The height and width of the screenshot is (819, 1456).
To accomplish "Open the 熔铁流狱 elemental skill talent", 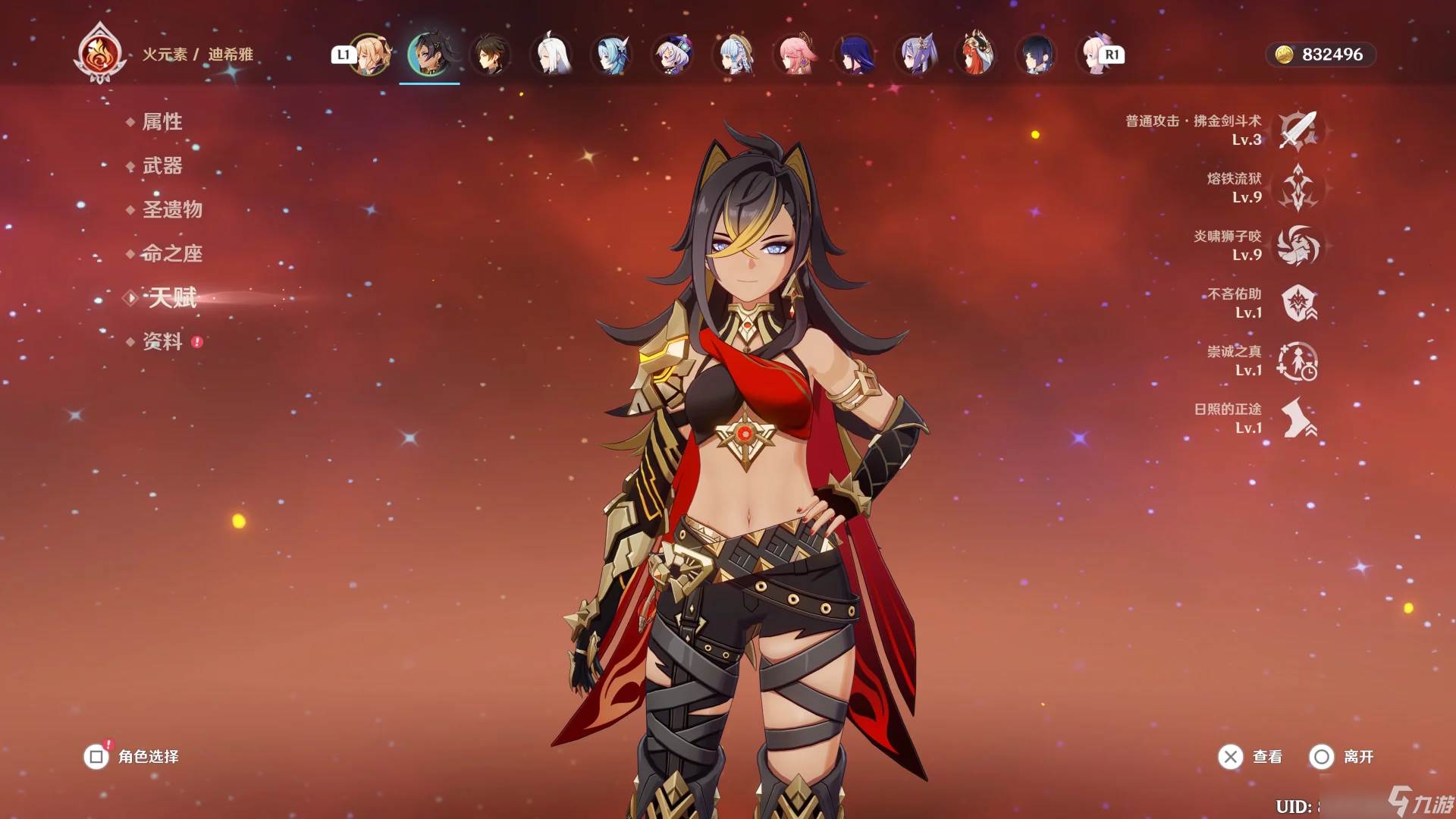I will (1298, 188).
